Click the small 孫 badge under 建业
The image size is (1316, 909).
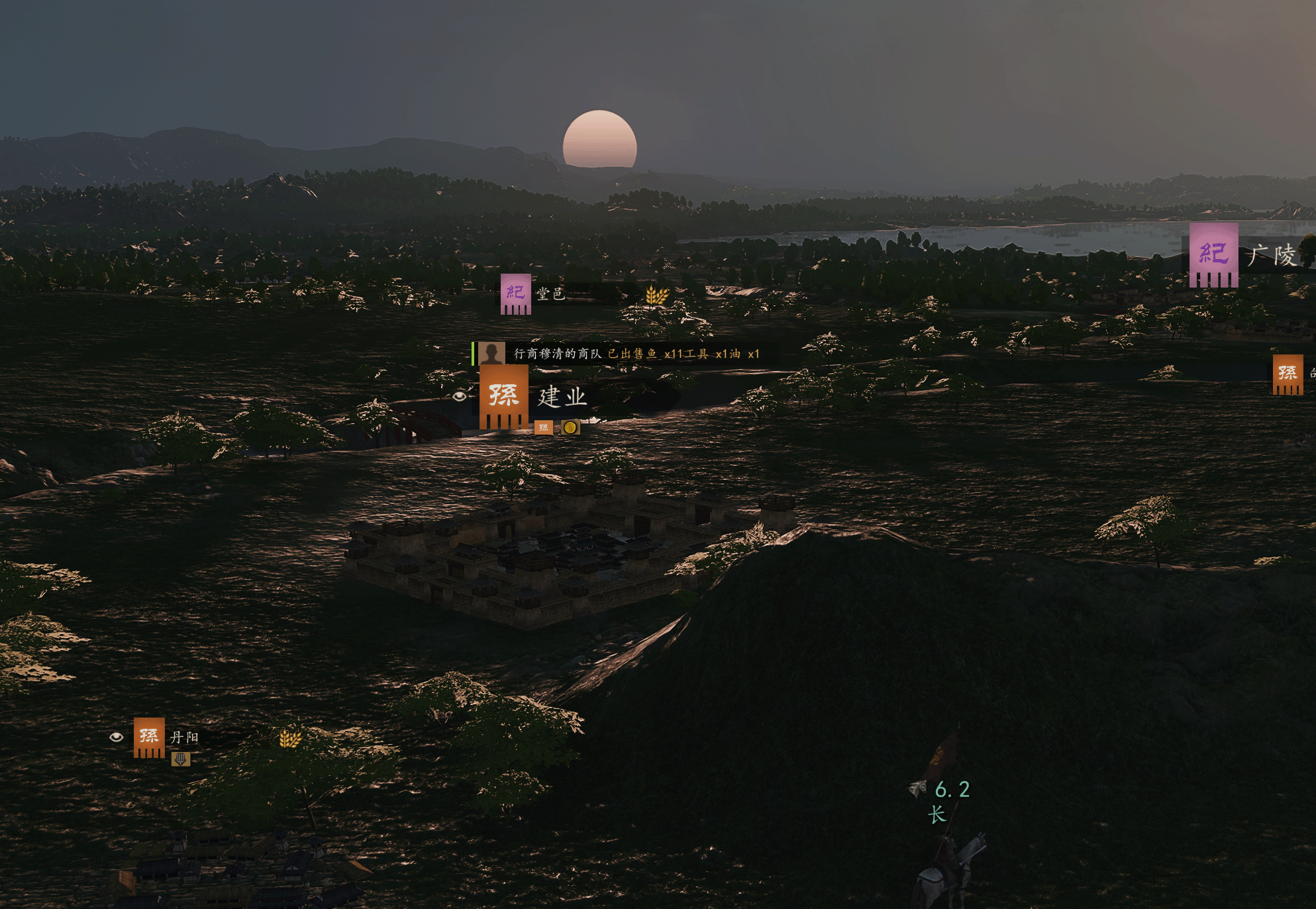[x=543, y=428]
